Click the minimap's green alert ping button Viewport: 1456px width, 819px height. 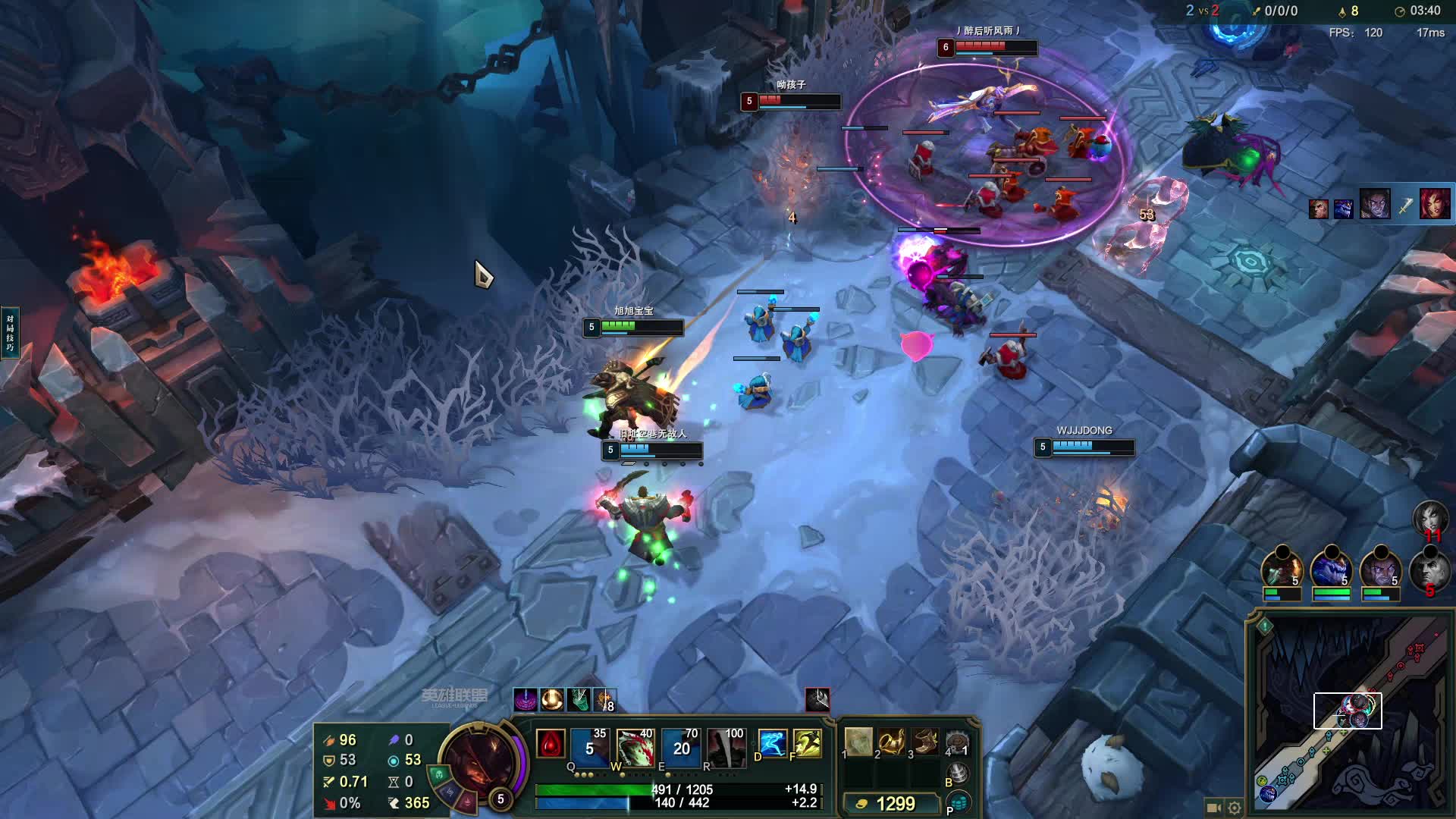click(x=1265, y=626)
